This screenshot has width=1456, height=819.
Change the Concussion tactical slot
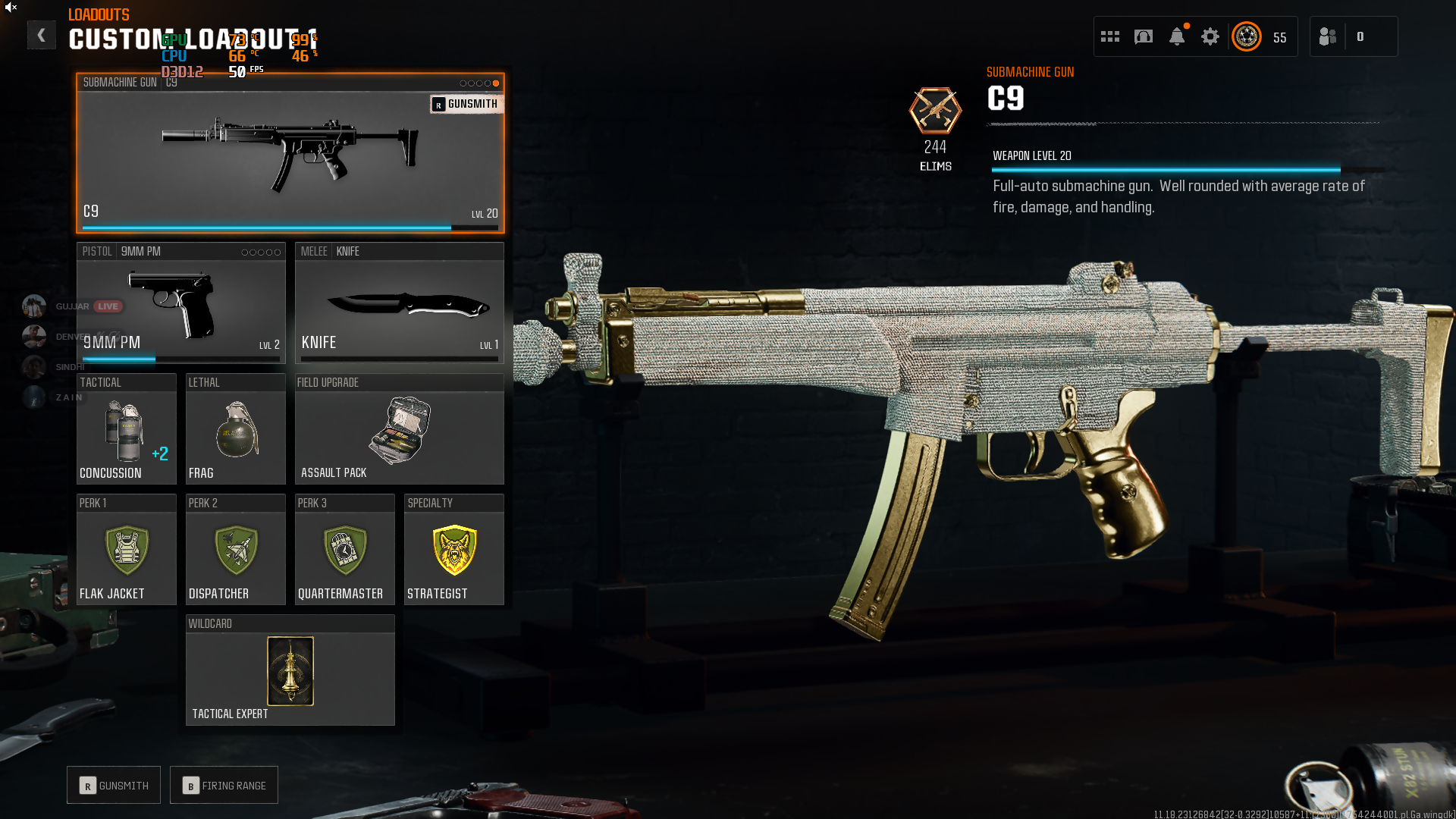tap(126, 429)
